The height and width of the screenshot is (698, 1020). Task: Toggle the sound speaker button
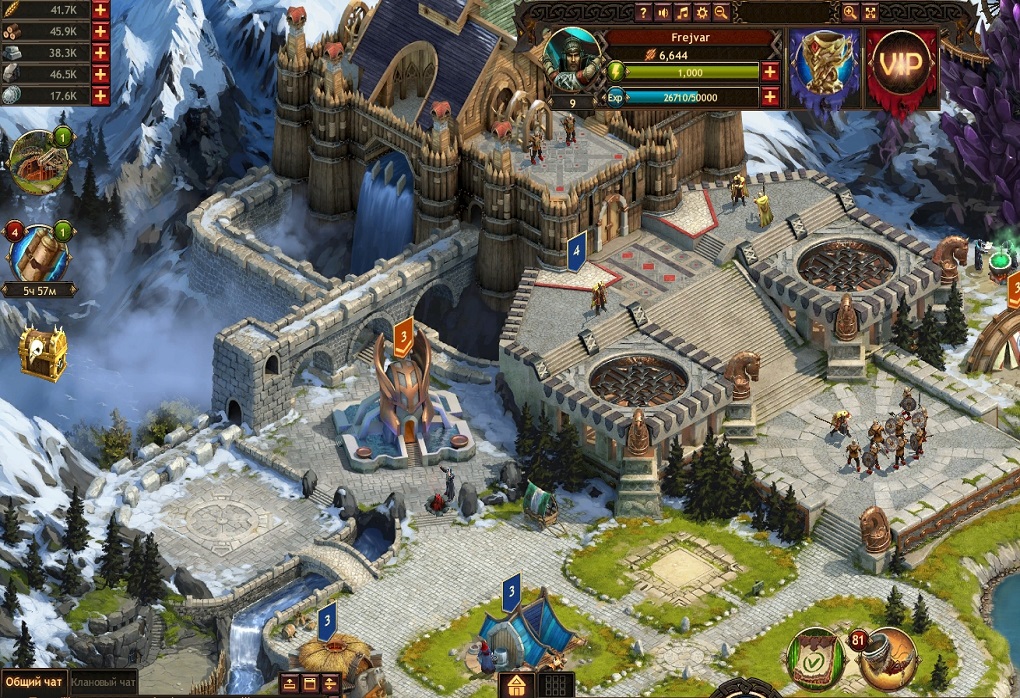click(x=663, y=13)
